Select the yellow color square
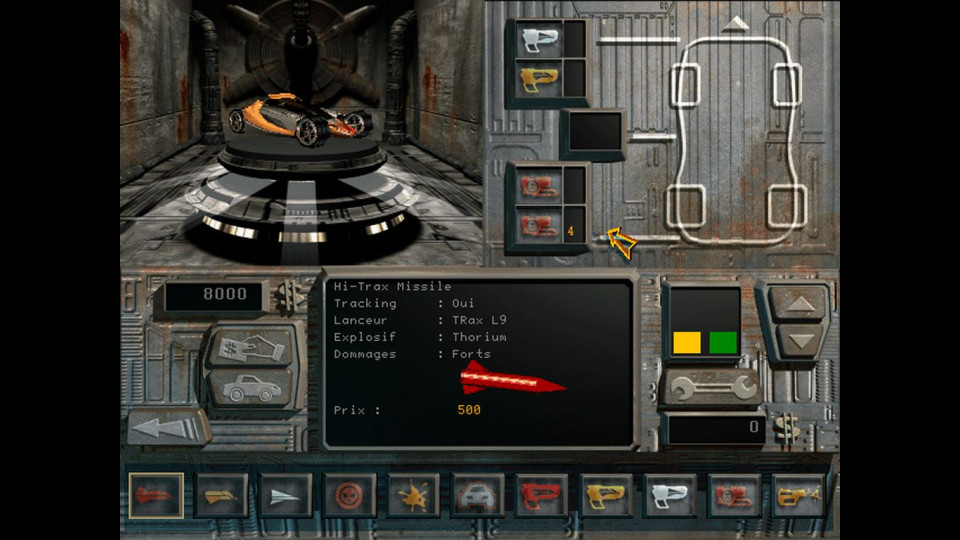 point(687,343)
